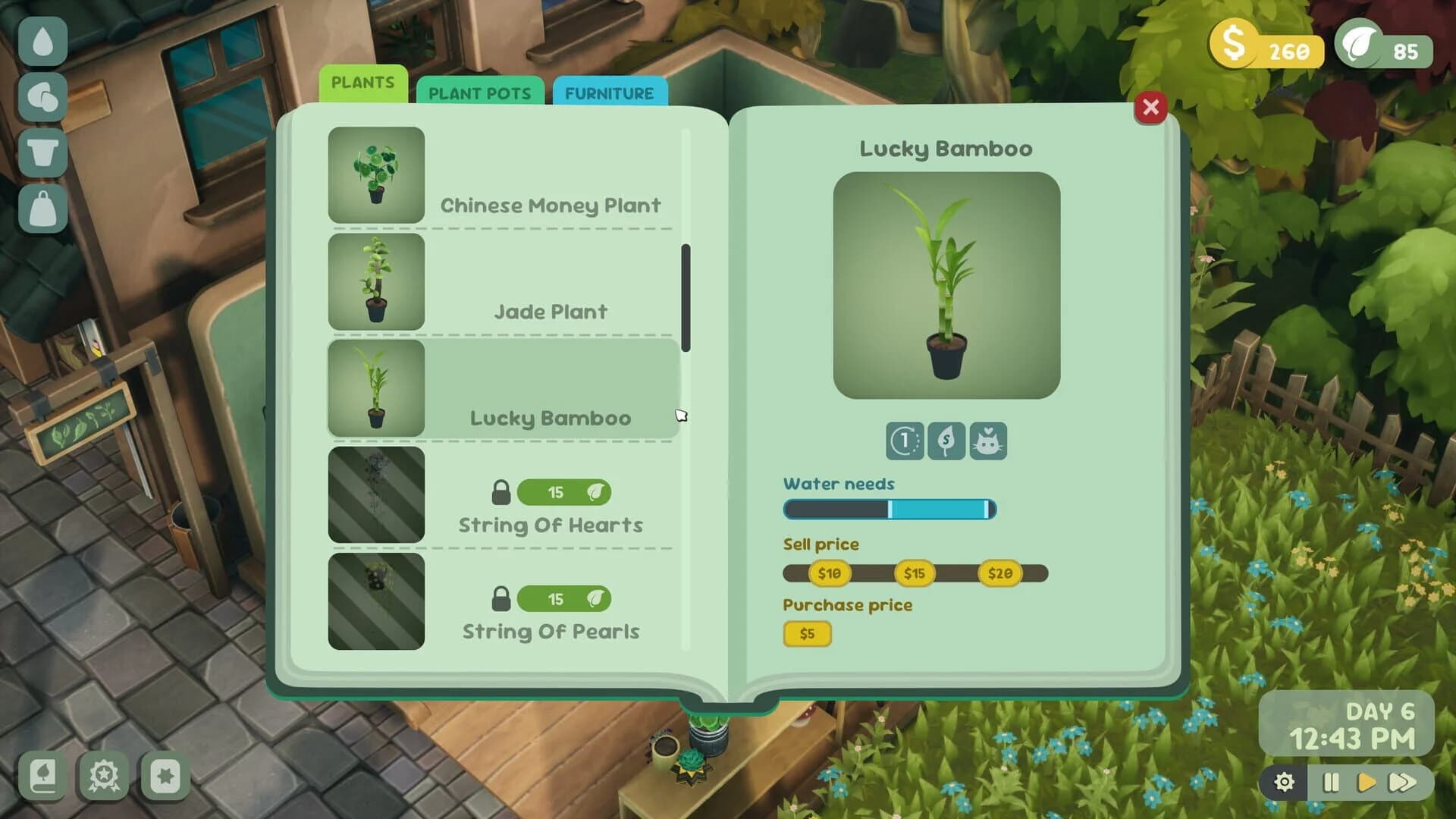Select the watering can tool
The width and height of the screenshot is (1456, 819).
[43, 41]
